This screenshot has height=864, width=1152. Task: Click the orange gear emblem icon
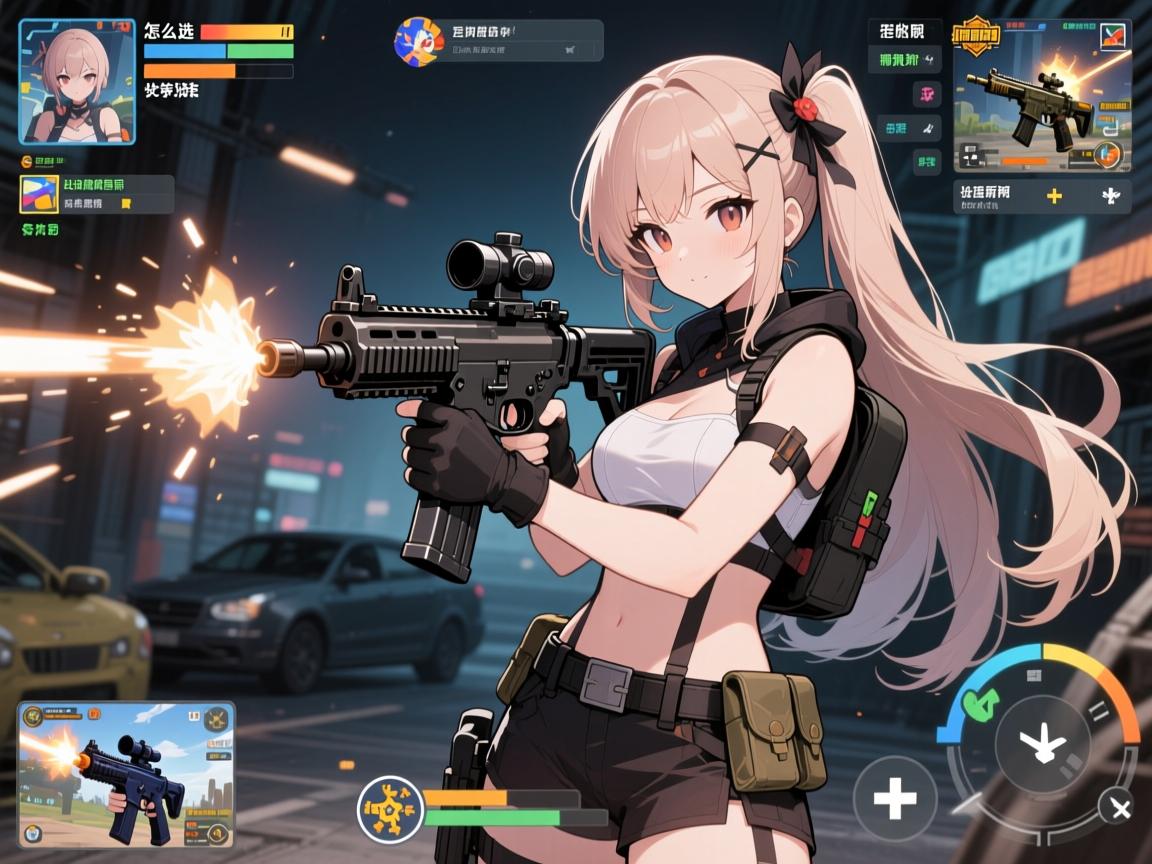[x=390, y=806]
